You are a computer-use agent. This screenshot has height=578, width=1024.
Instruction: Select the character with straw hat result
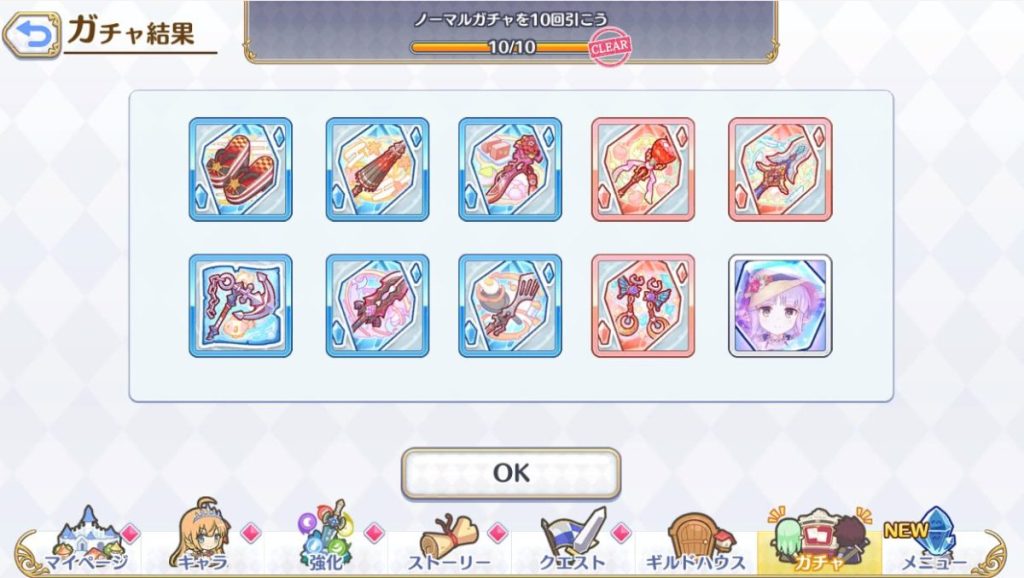(780, 305)
